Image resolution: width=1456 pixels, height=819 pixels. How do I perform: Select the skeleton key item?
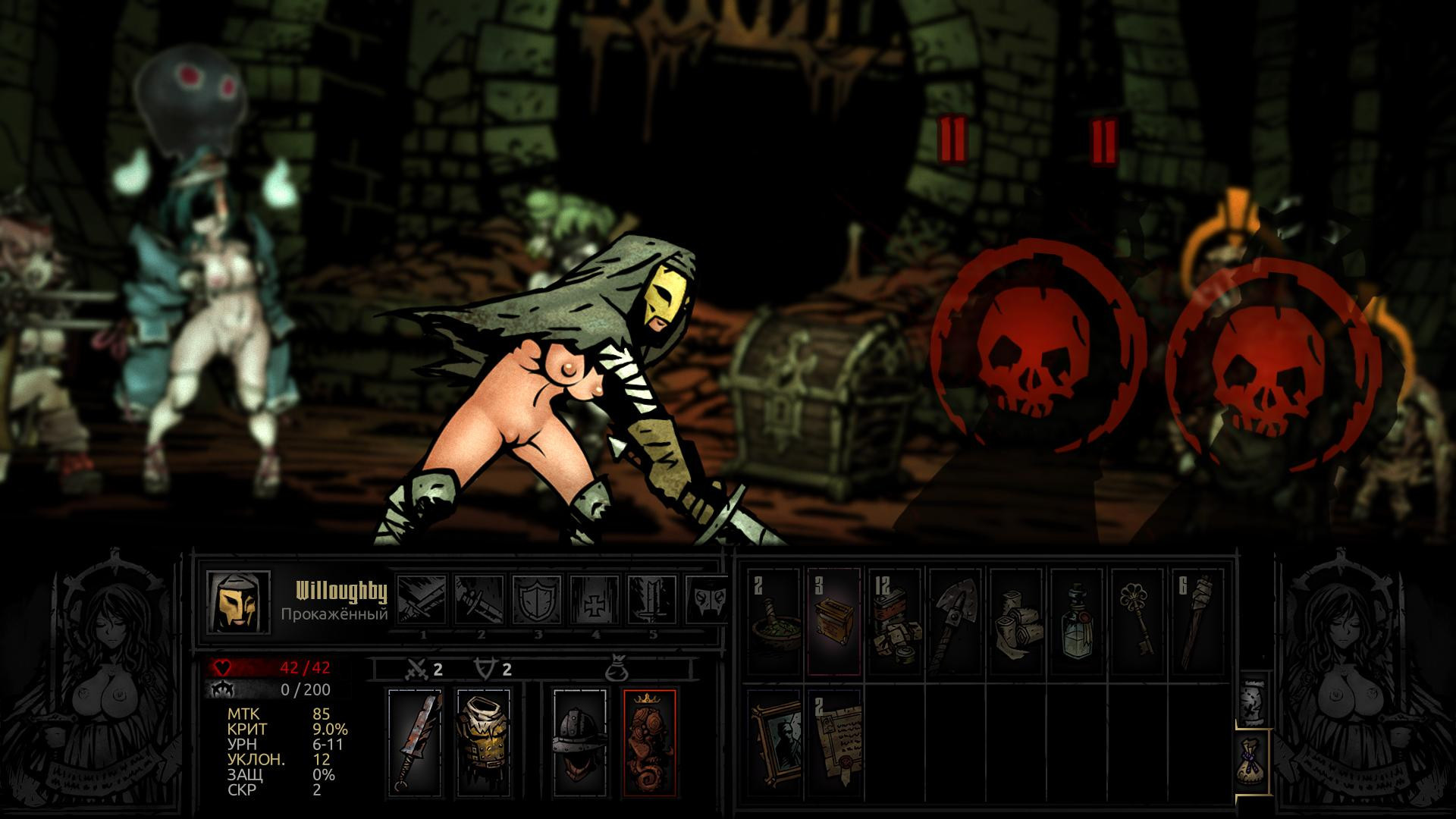tap(1136, 620)
